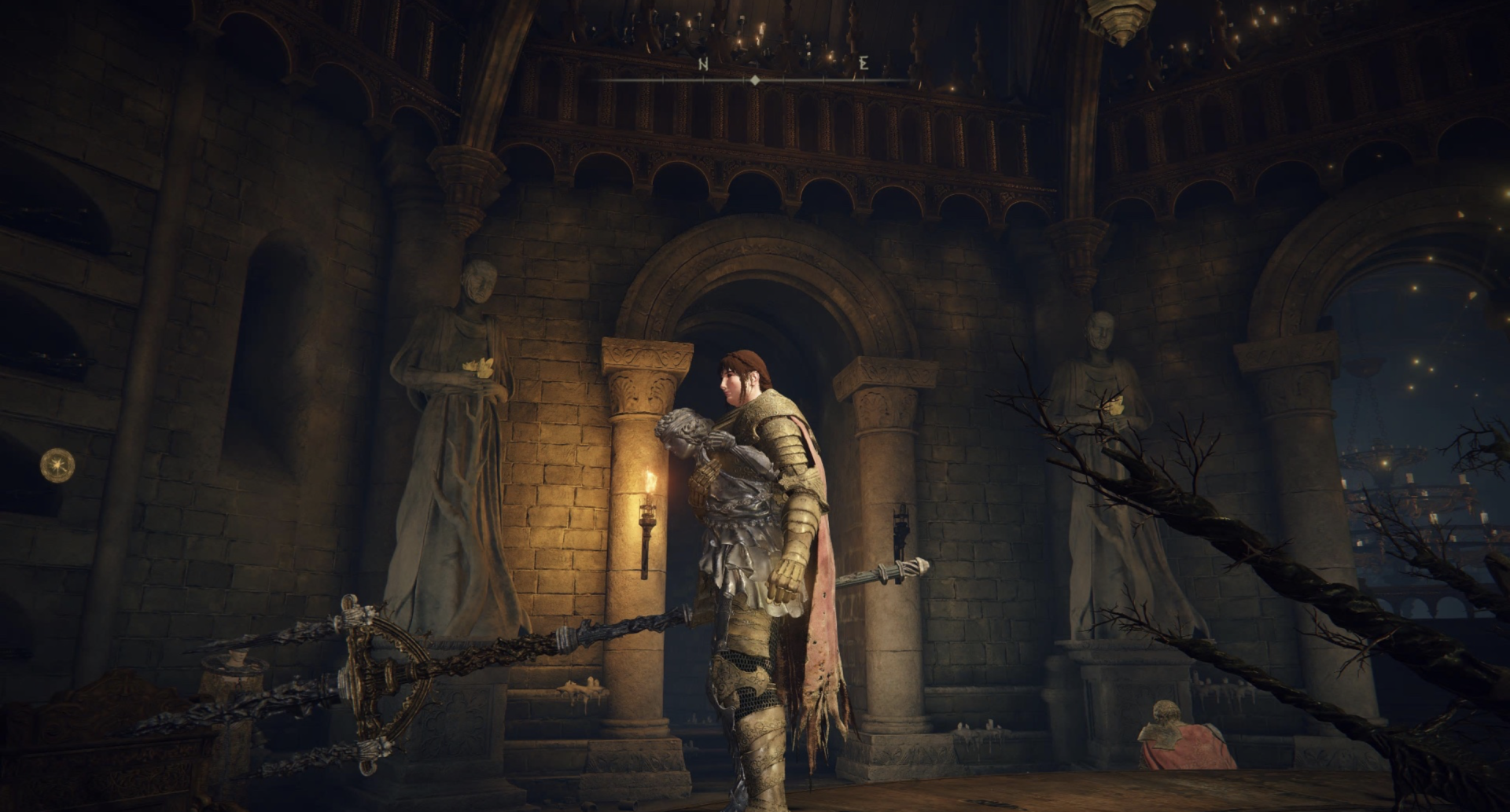Select the golden site of grace marker

(57, 465)
